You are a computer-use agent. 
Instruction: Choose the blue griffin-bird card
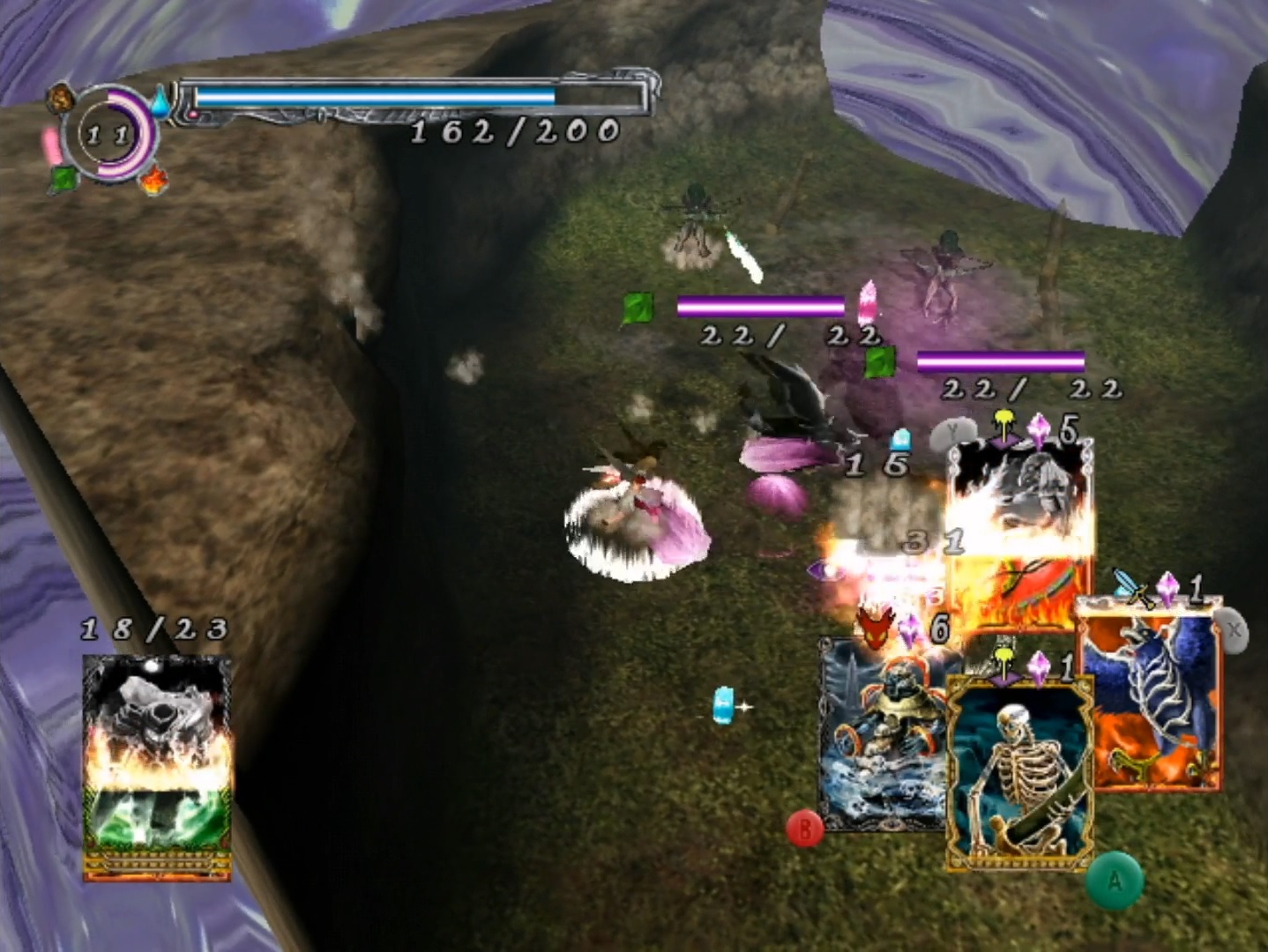point(1152,696)
